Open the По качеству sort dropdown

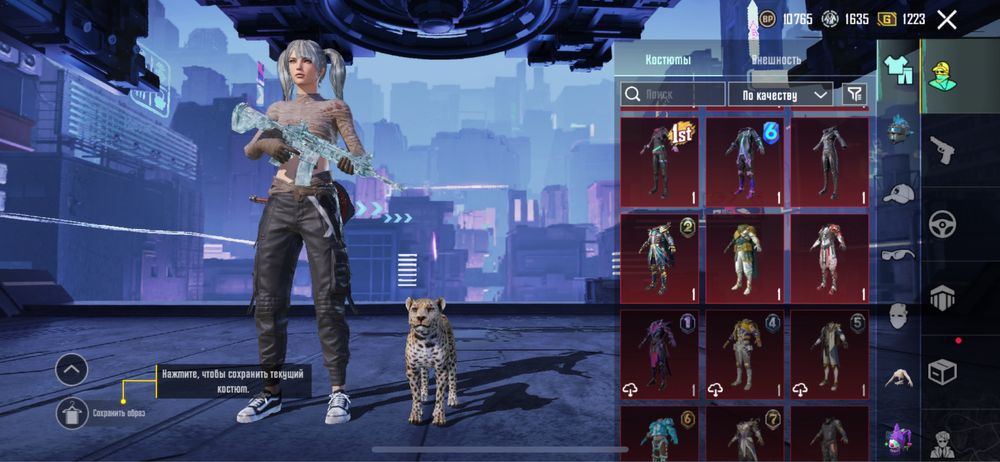point(780,94)
